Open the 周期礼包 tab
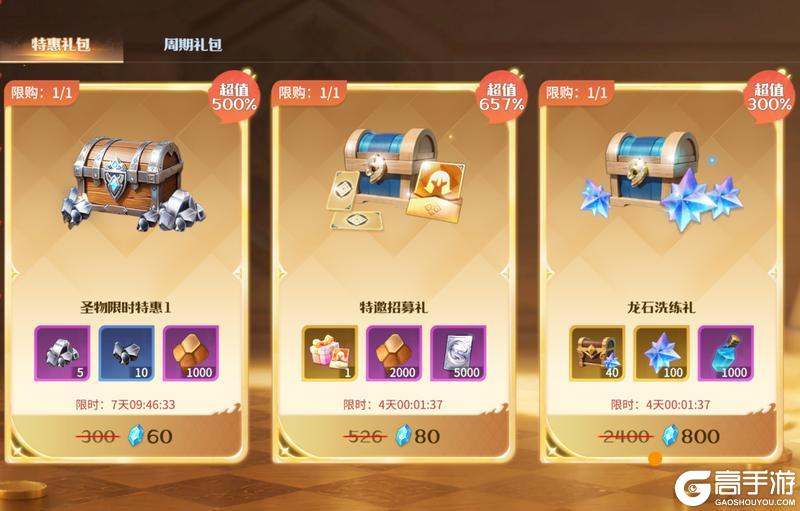Screen dimensions: 800x511 point(192,45)
